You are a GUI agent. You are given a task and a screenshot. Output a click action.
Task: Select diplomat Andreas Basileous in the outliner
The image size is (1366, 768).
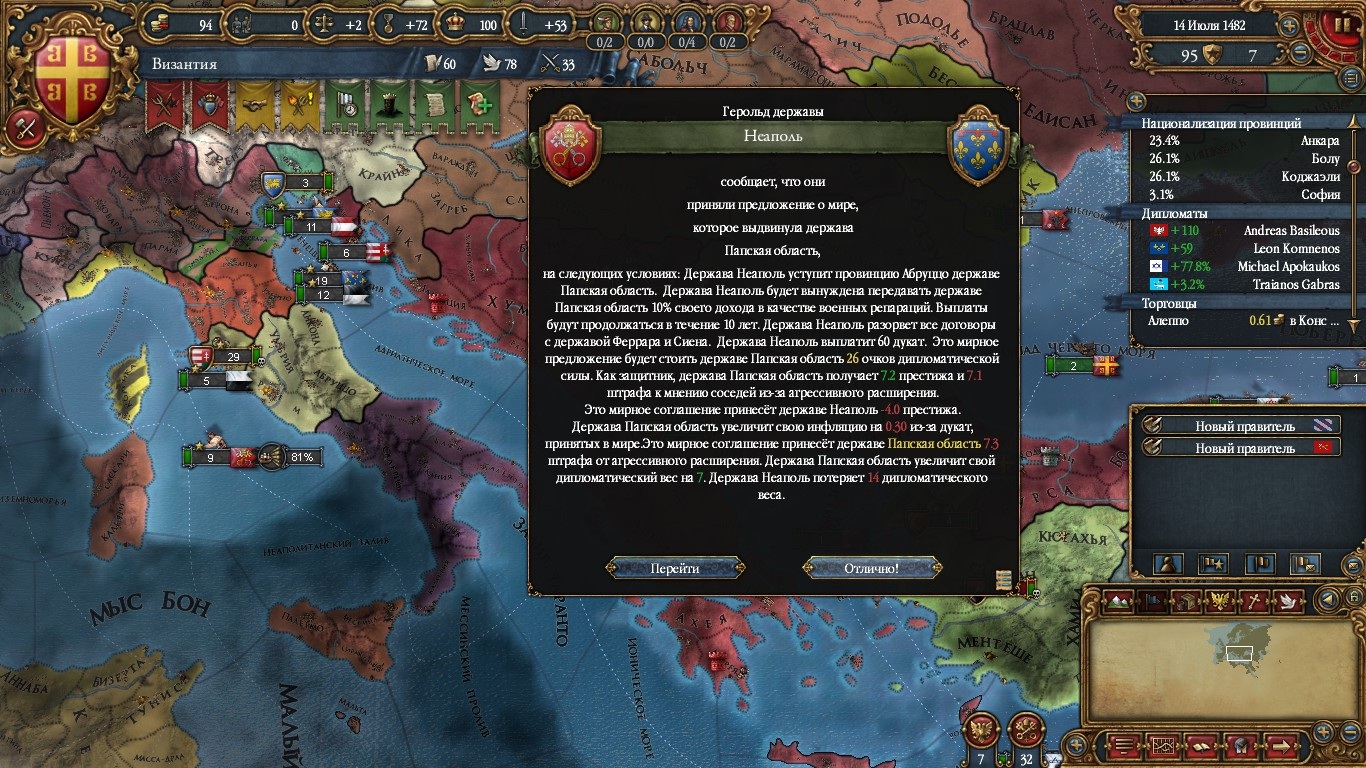(x=1244, y=230)
